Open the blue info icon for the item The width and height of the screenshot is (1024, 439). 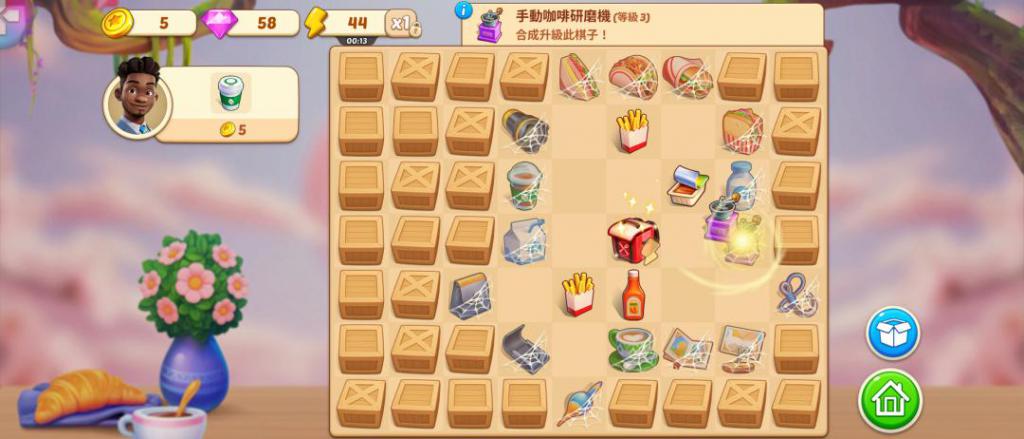pyautogui.click(x=463, y=10)
